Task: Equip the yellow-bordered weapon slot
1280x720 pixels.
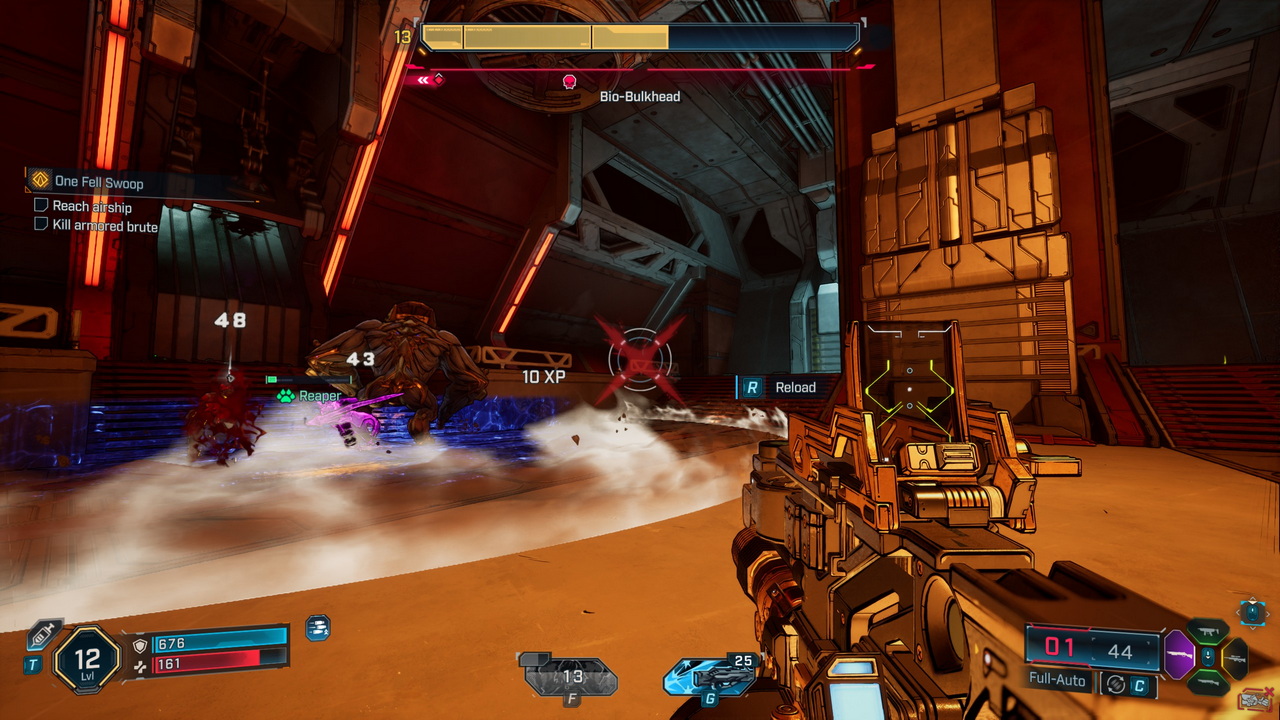Action: 1236,658
